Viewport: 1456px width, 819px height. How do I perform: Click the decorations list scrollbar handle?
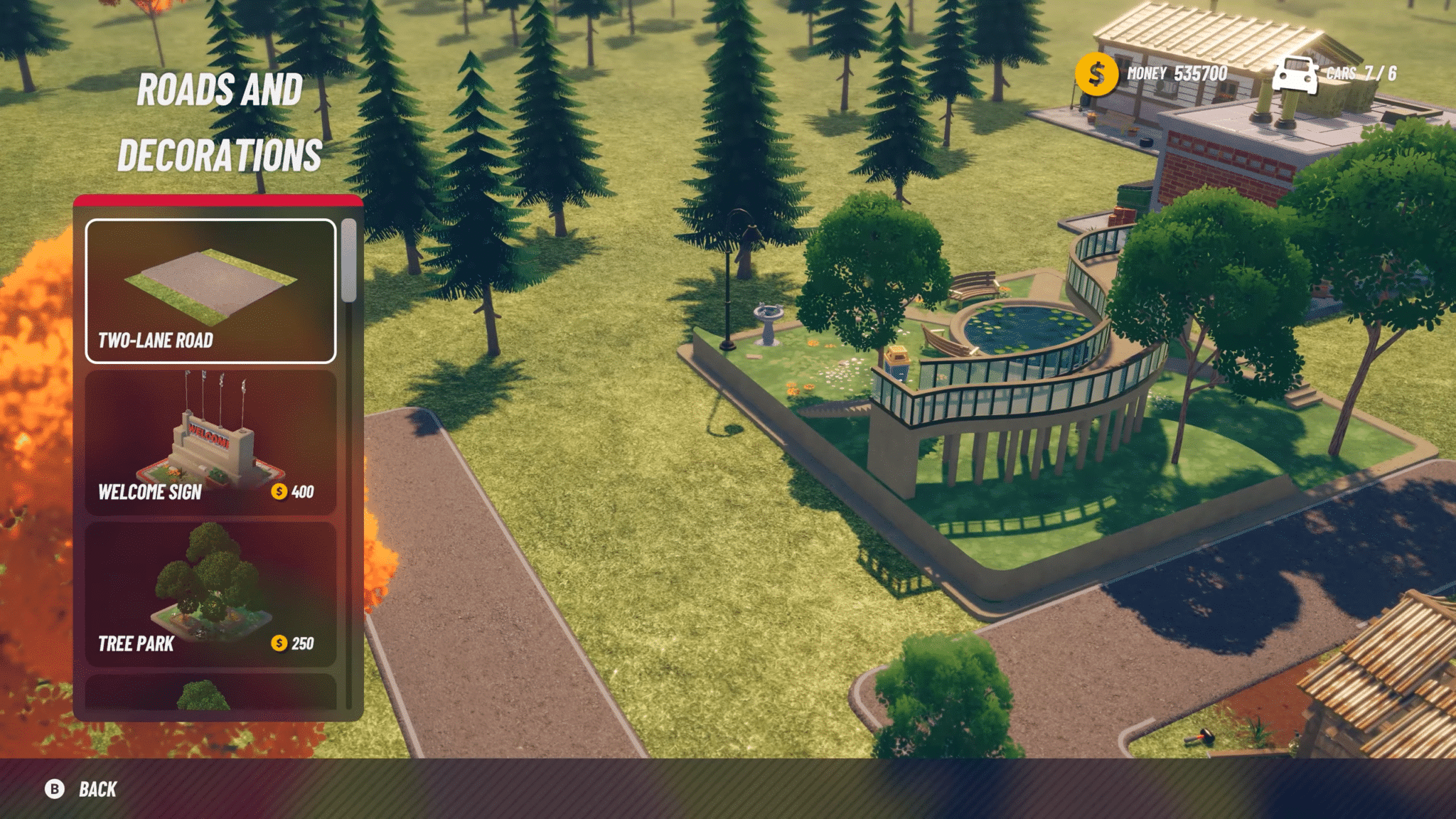[x=348, y=260]
